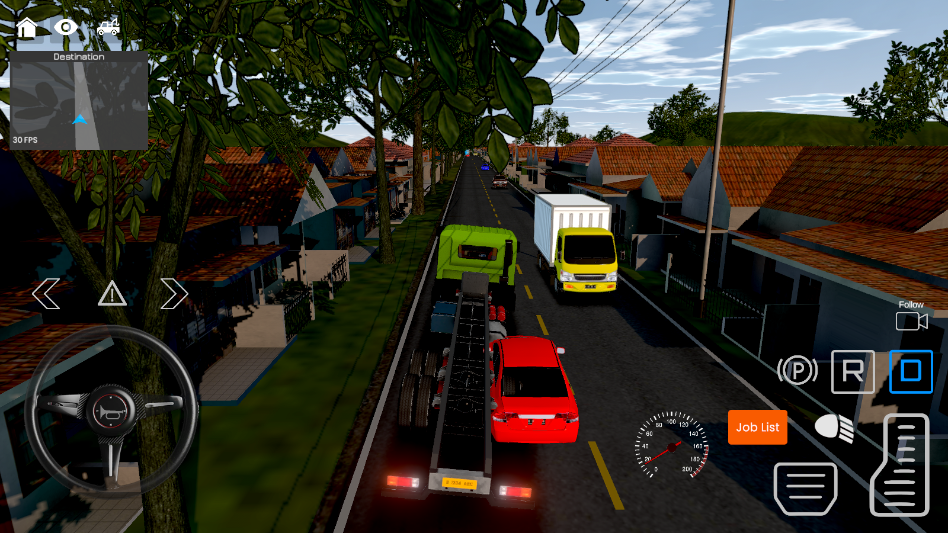The image size is (948, 533).
Task: Activate the right turn signal
Action: pyautogui.click(x=174, y=294)
